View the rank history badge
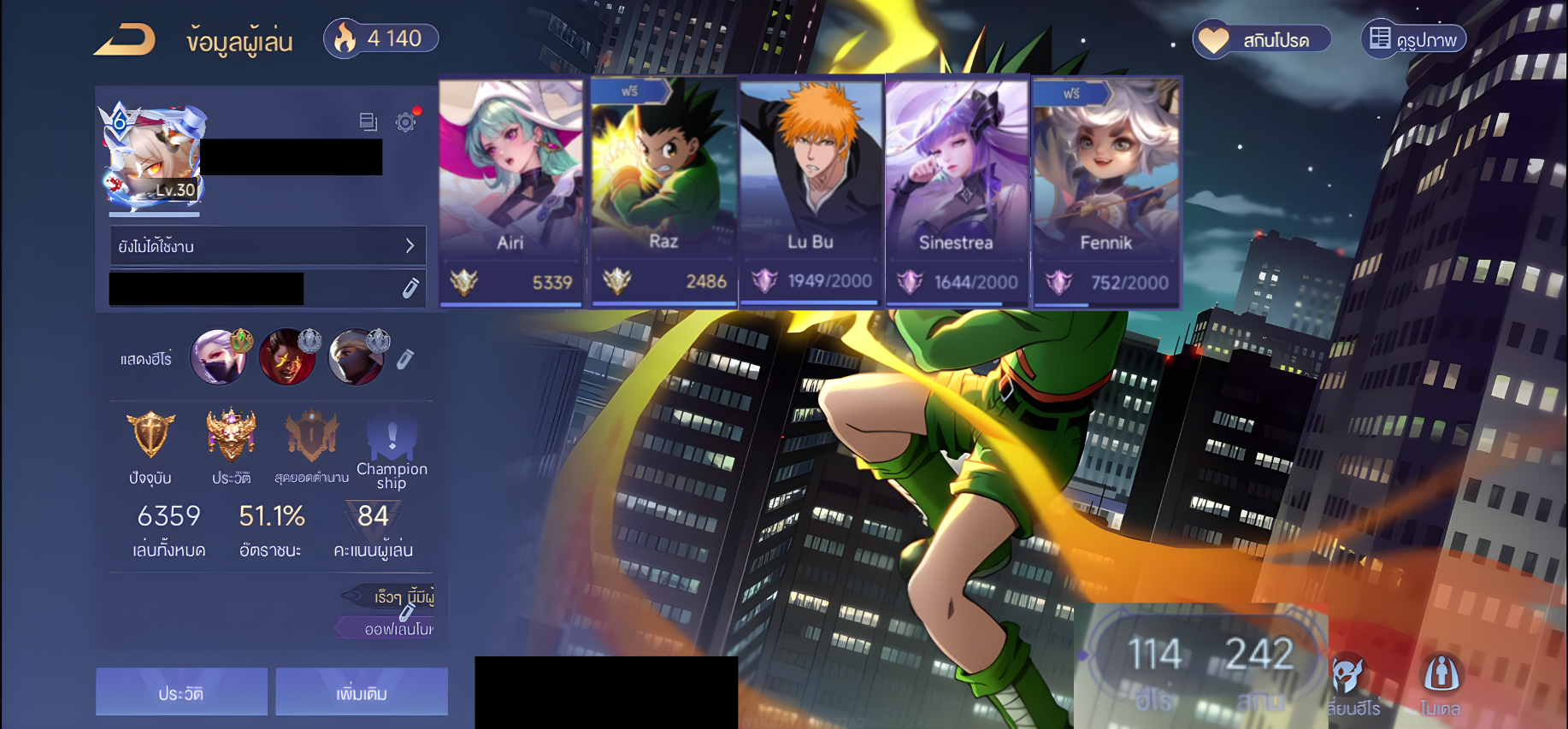Image resolution: width=1568 pixels, height=729 pixels. 231,436
